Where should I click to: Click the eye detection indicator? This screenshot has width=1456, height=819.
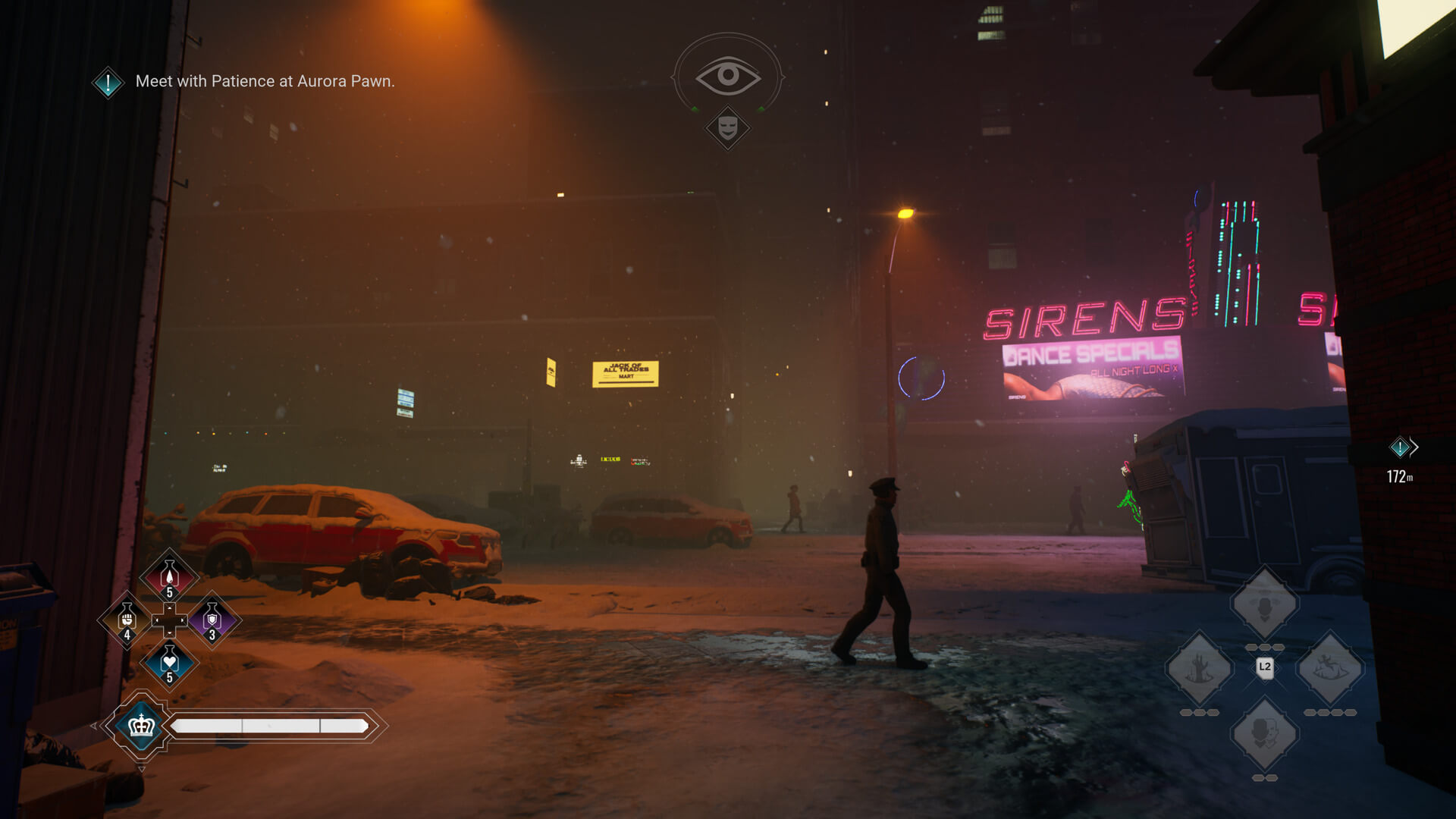pyautogui.click(x=727, y=75)
